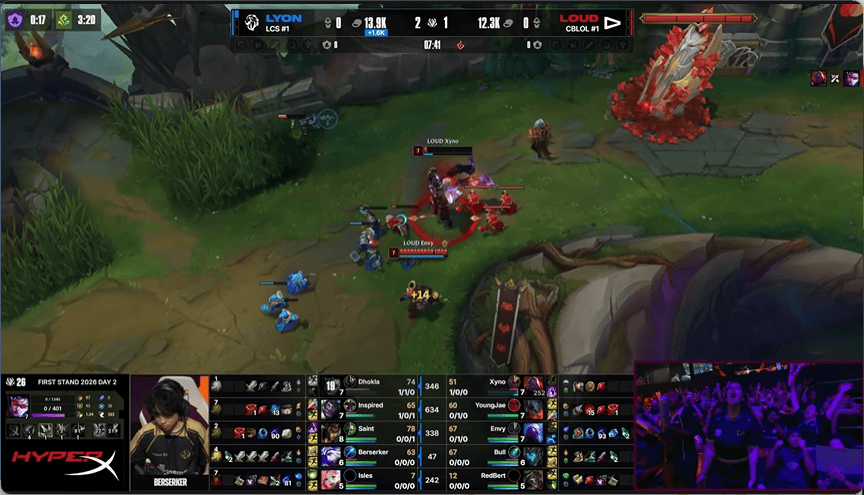Open the crowd camera thumbnail
This screenshot has height=495, width=864.
click(x=747, y=426)
